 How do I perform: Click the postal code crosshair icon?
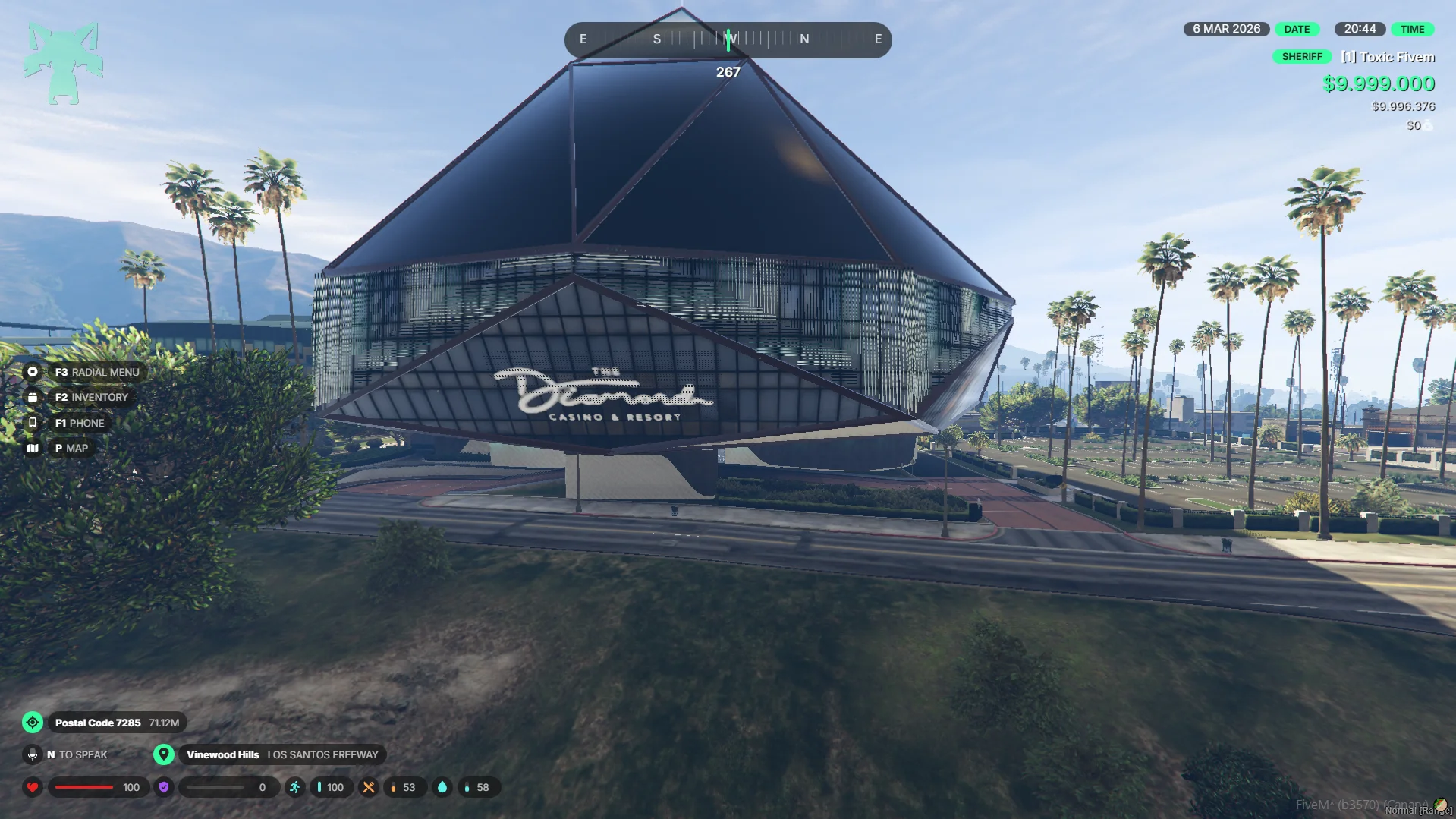pyautogui.click(x=33, y=723)
